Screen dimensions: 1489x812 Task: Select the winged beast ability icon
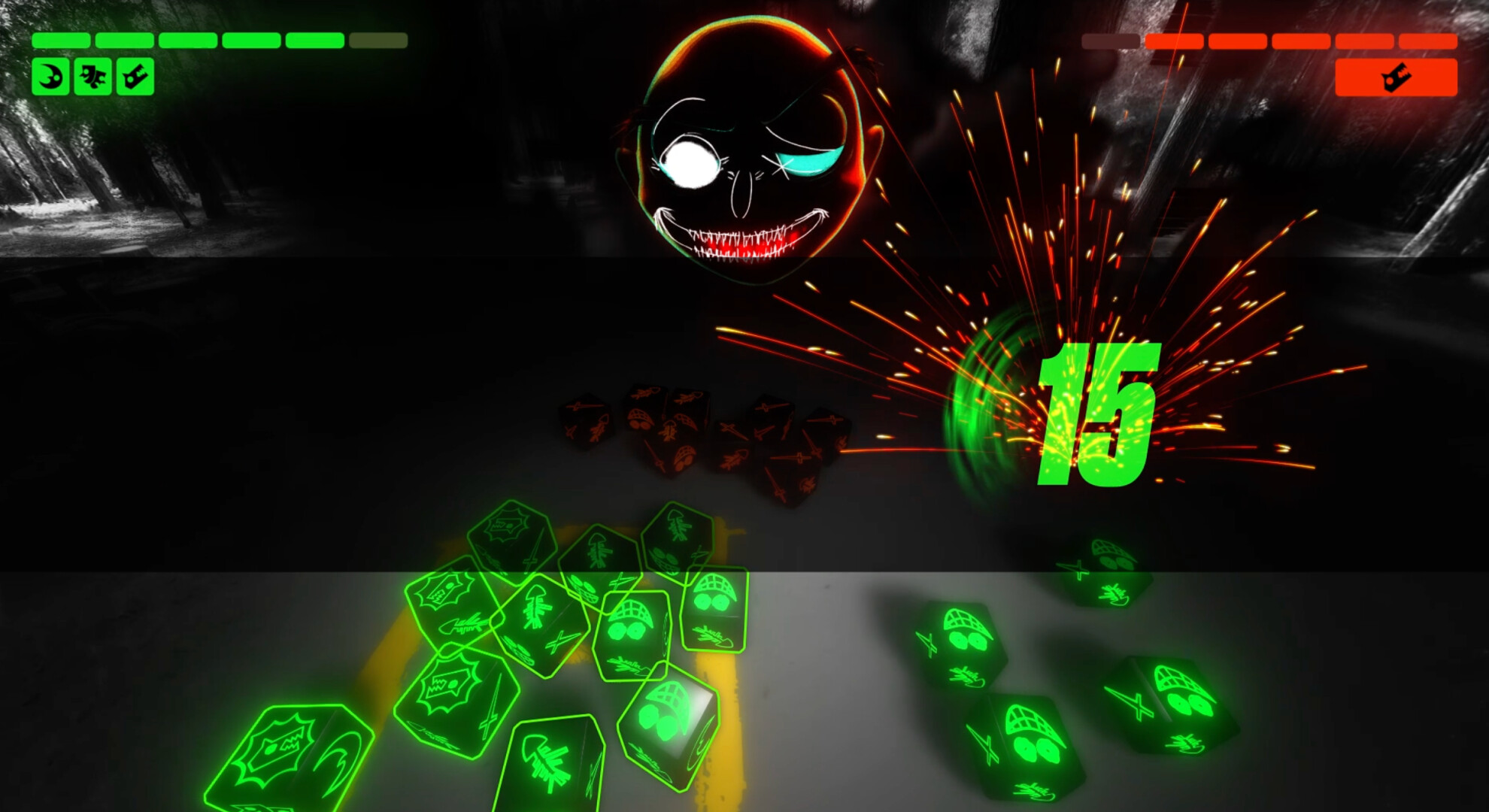[x=93, y=75]
